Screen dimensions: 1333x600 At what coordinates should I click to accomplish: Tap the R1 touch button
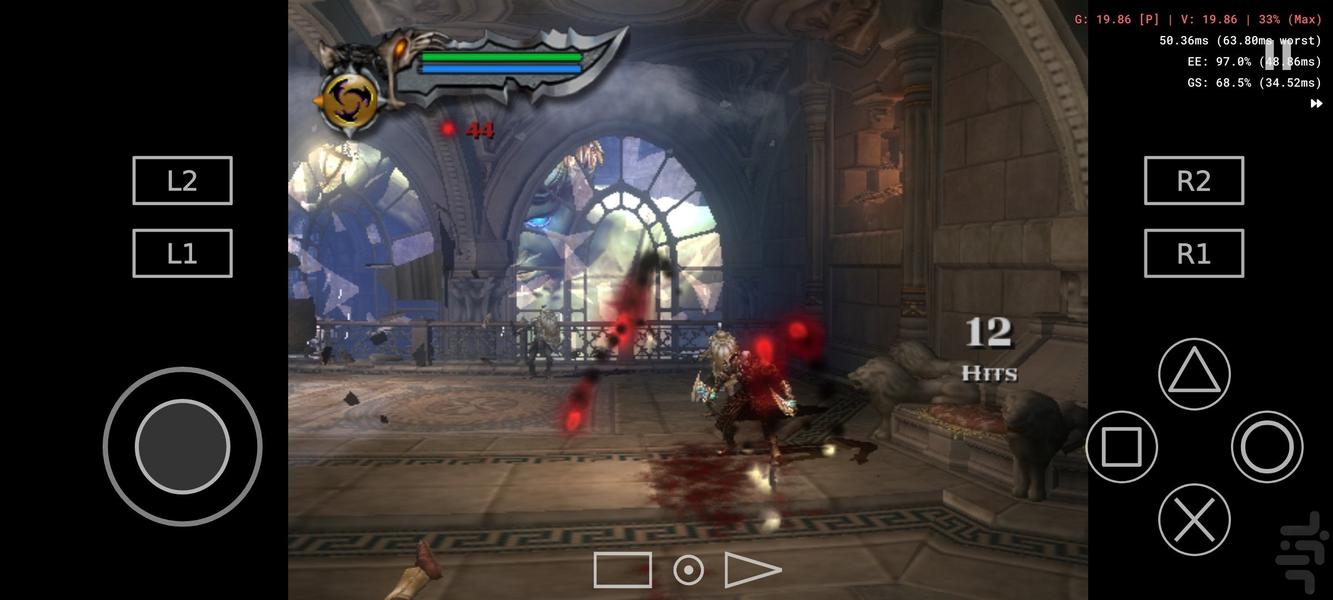tap(1194, 254)
